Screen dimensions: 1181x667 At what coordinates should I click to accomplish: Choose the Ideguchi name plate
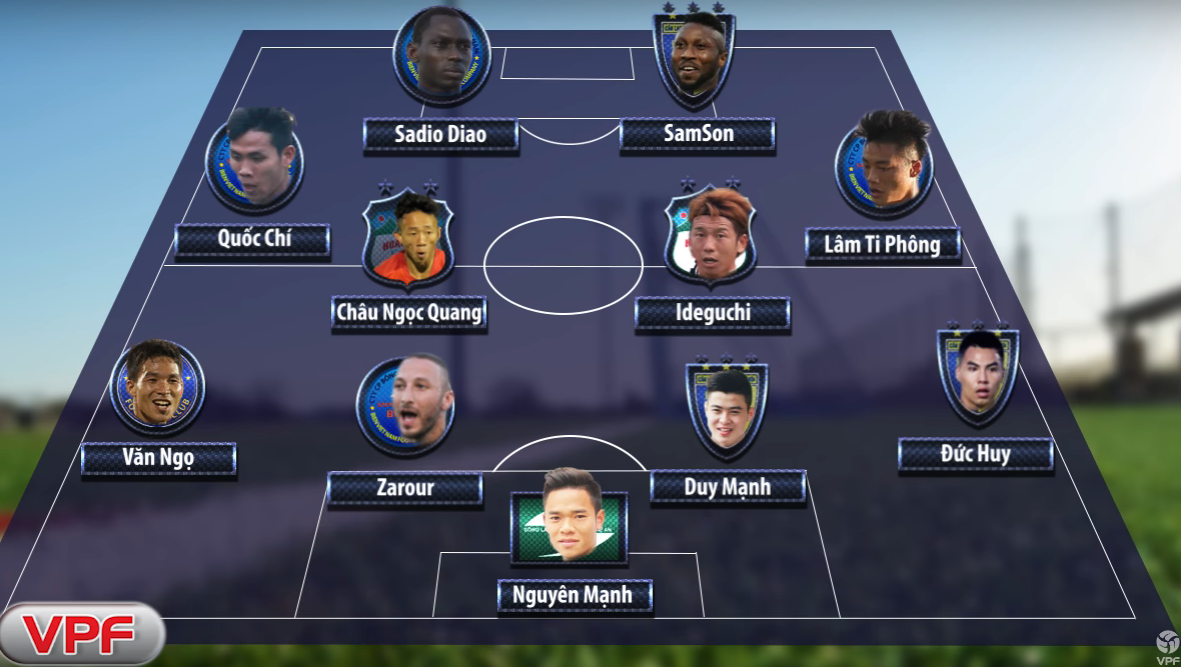pyautogui.click(x=712, y=314)
